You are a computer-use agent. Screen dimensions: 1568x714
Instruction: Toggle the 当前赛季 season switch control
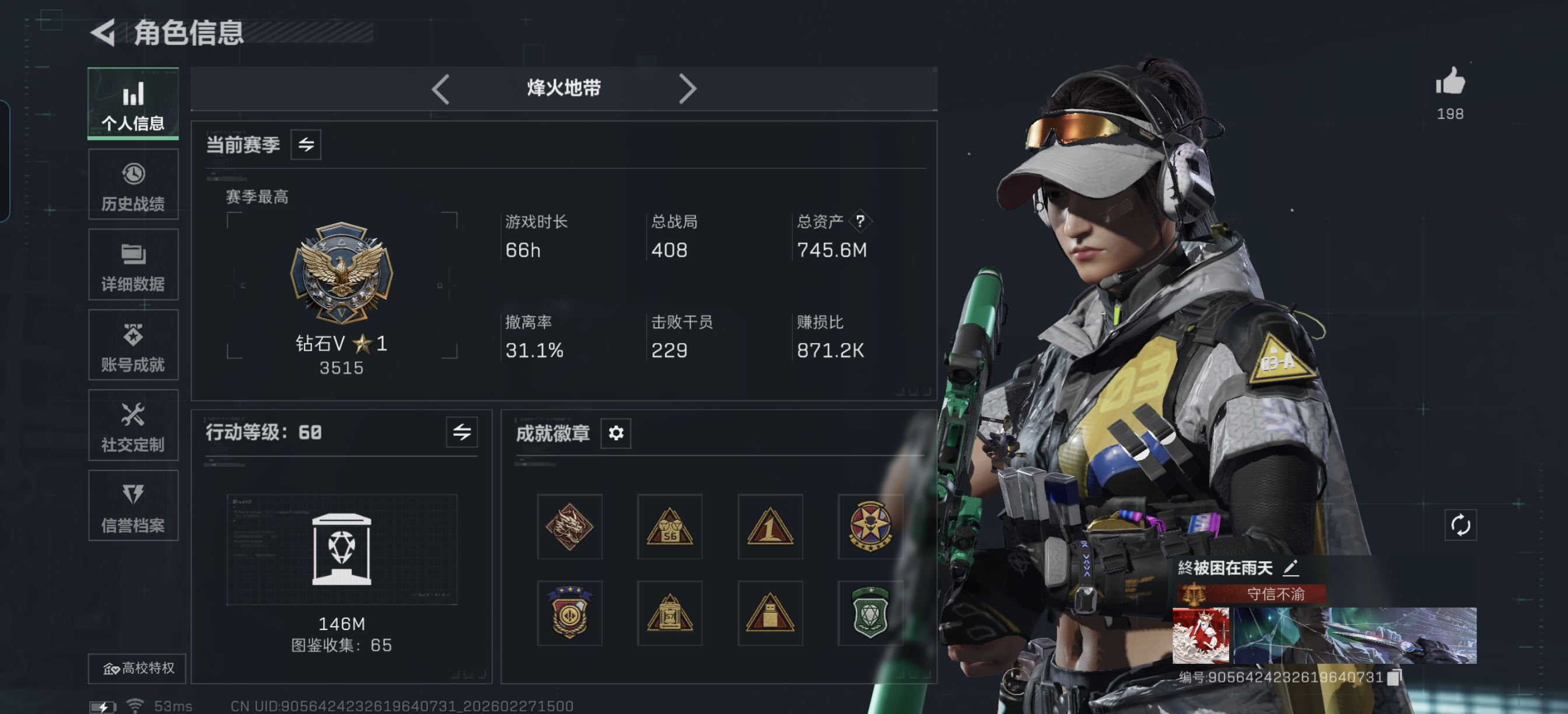pos(307,145)
